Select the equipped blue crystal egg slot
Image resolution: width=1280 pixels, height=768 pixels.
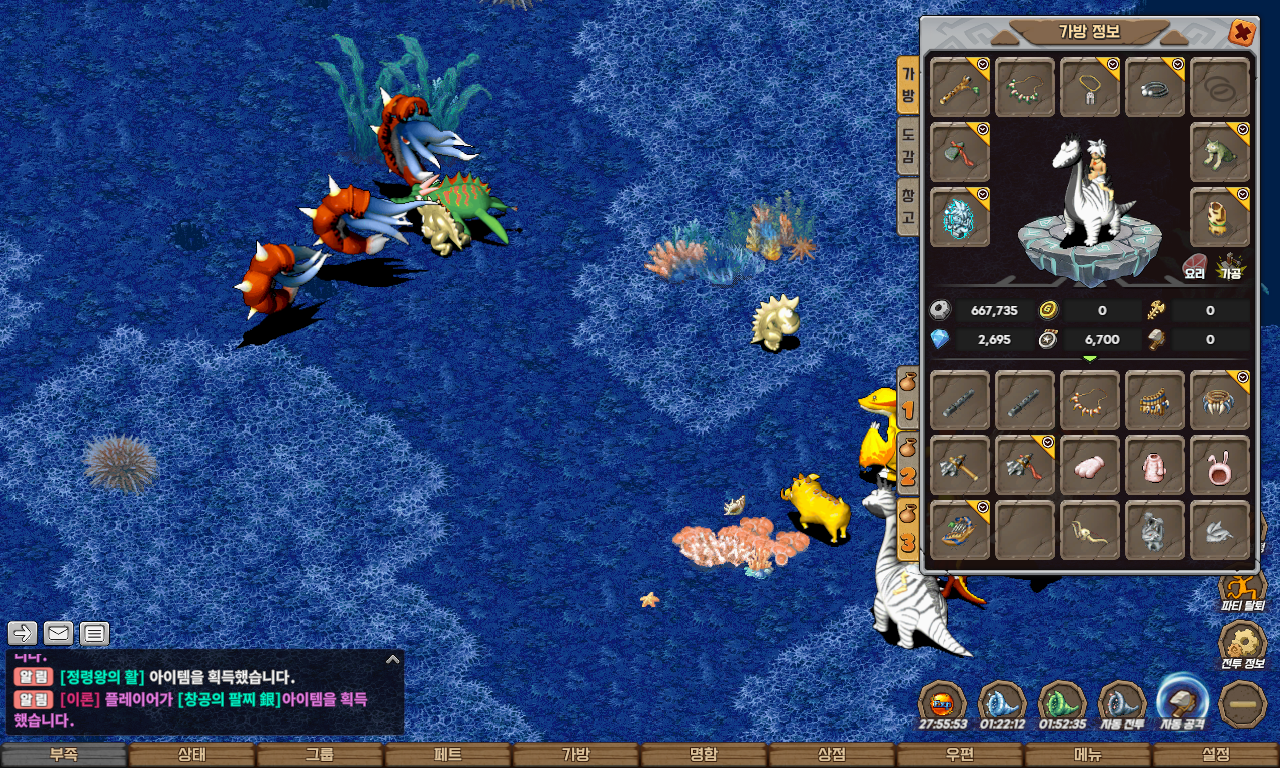click(x=960, y=217)
